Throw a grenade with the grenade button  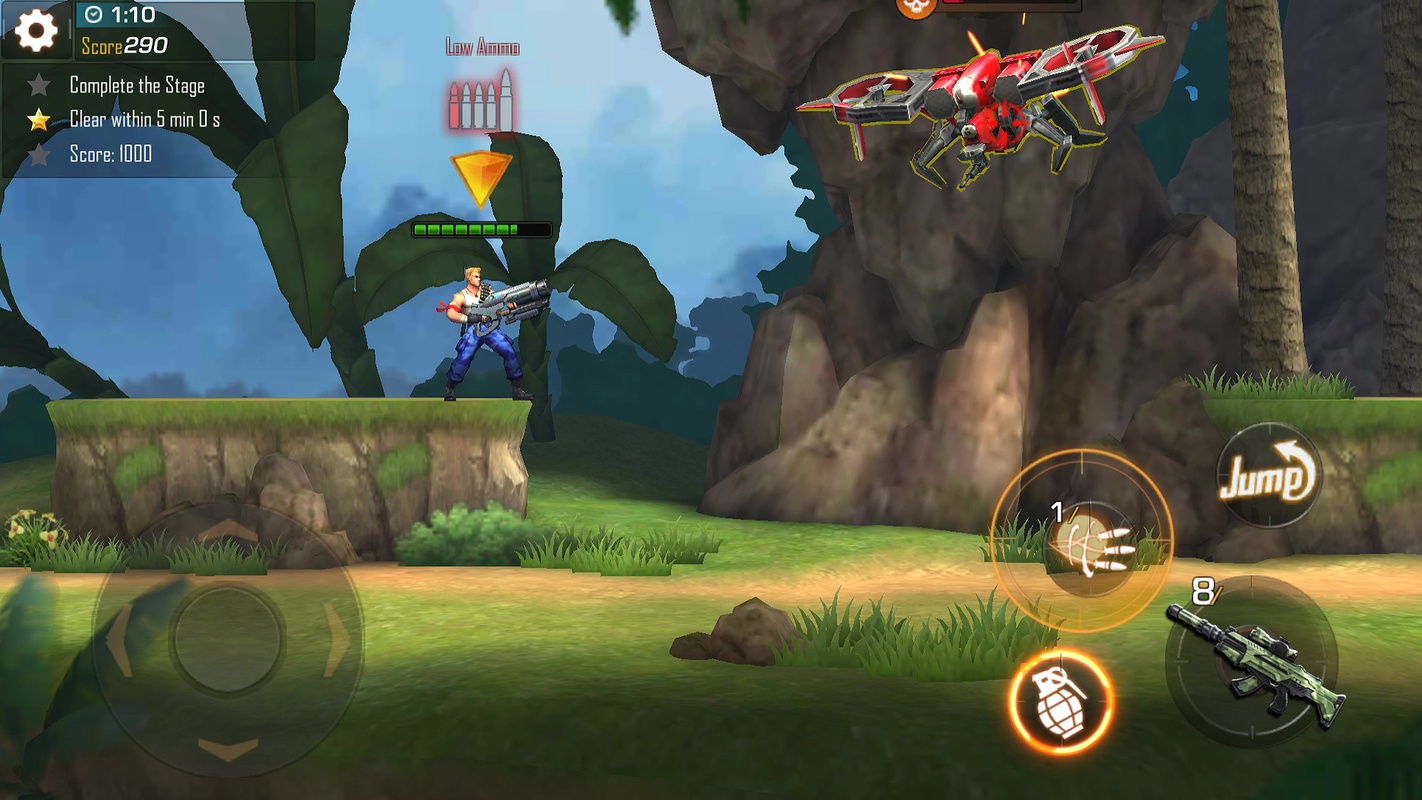coord(1061,701)
